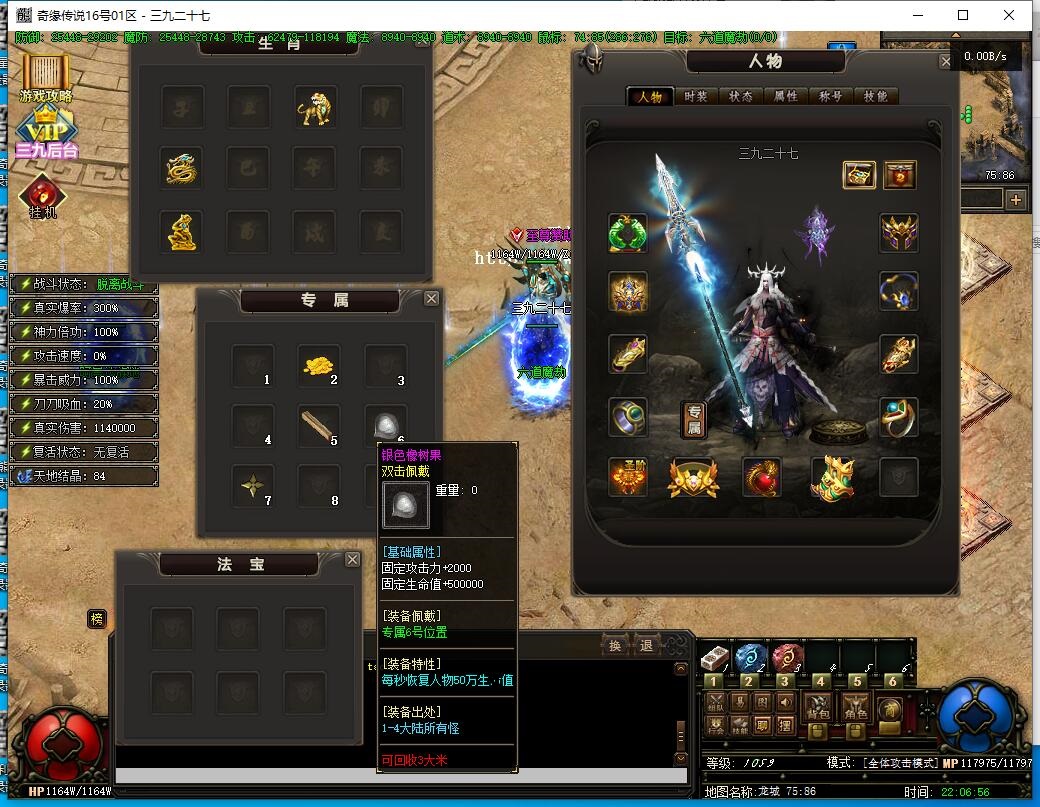Select the golden dragon zodiac slot

coord(183,168)
